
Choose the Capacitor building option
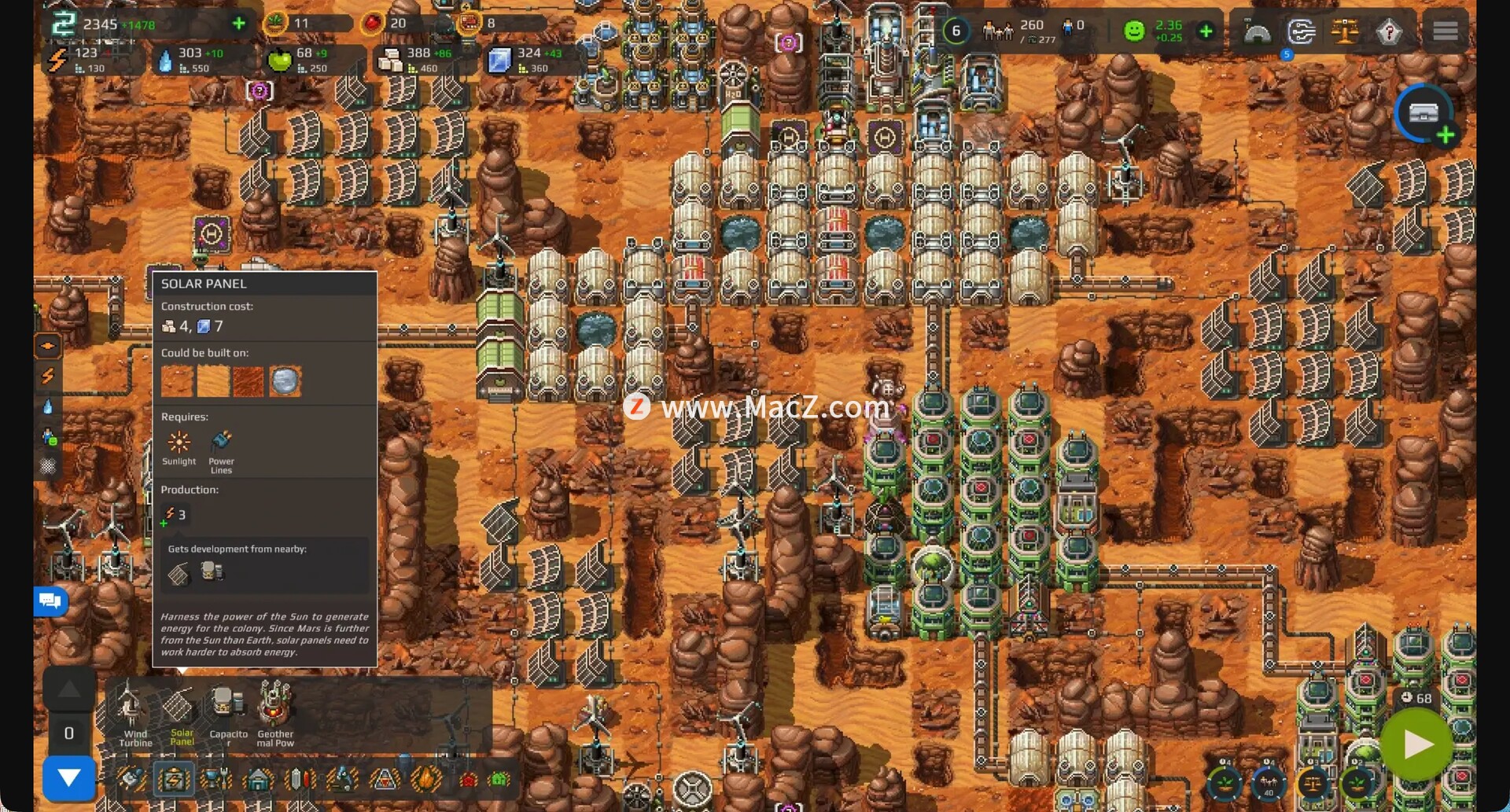point(228,712)
